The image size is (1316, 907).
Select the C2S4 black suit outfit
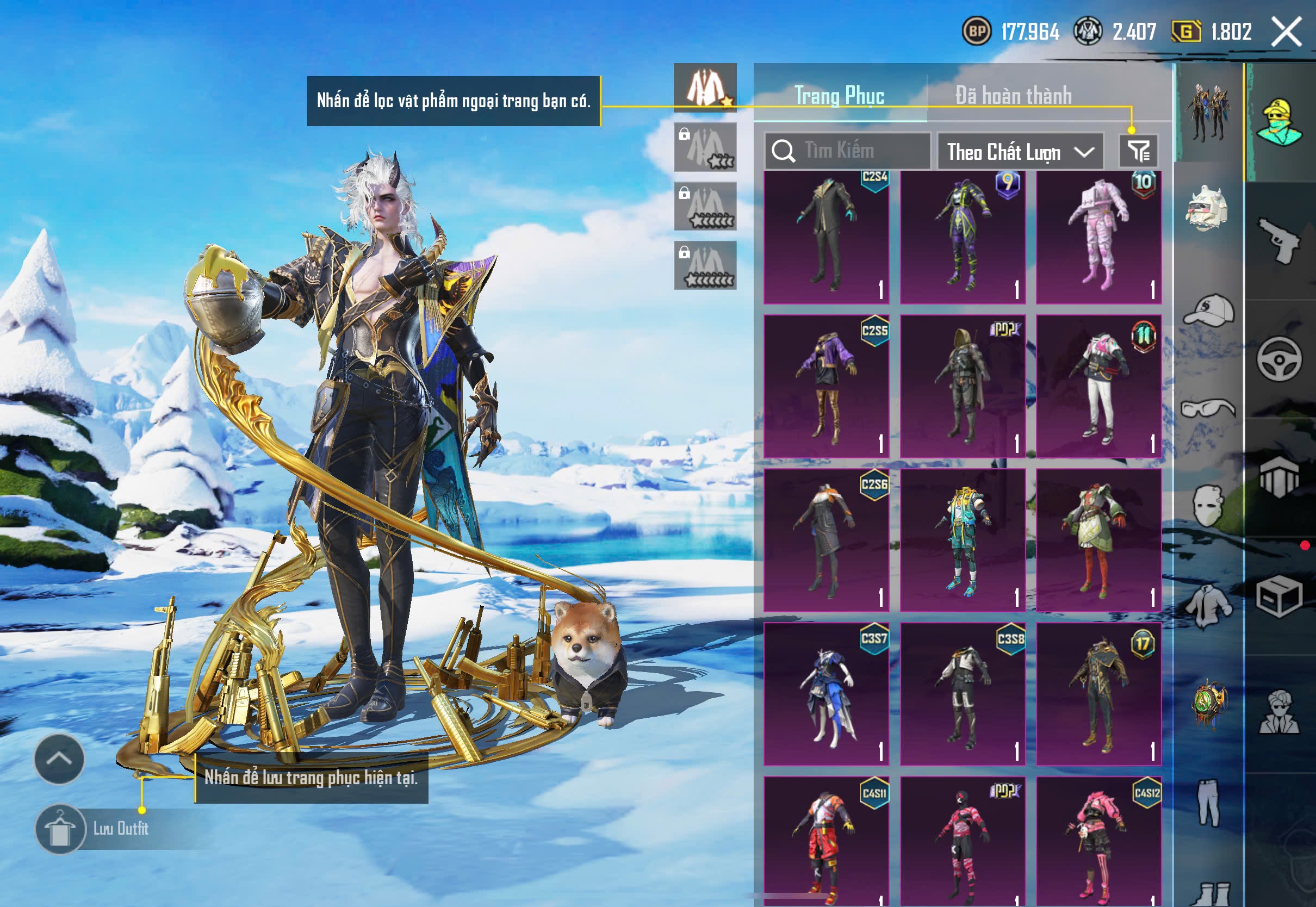point(826,237)
